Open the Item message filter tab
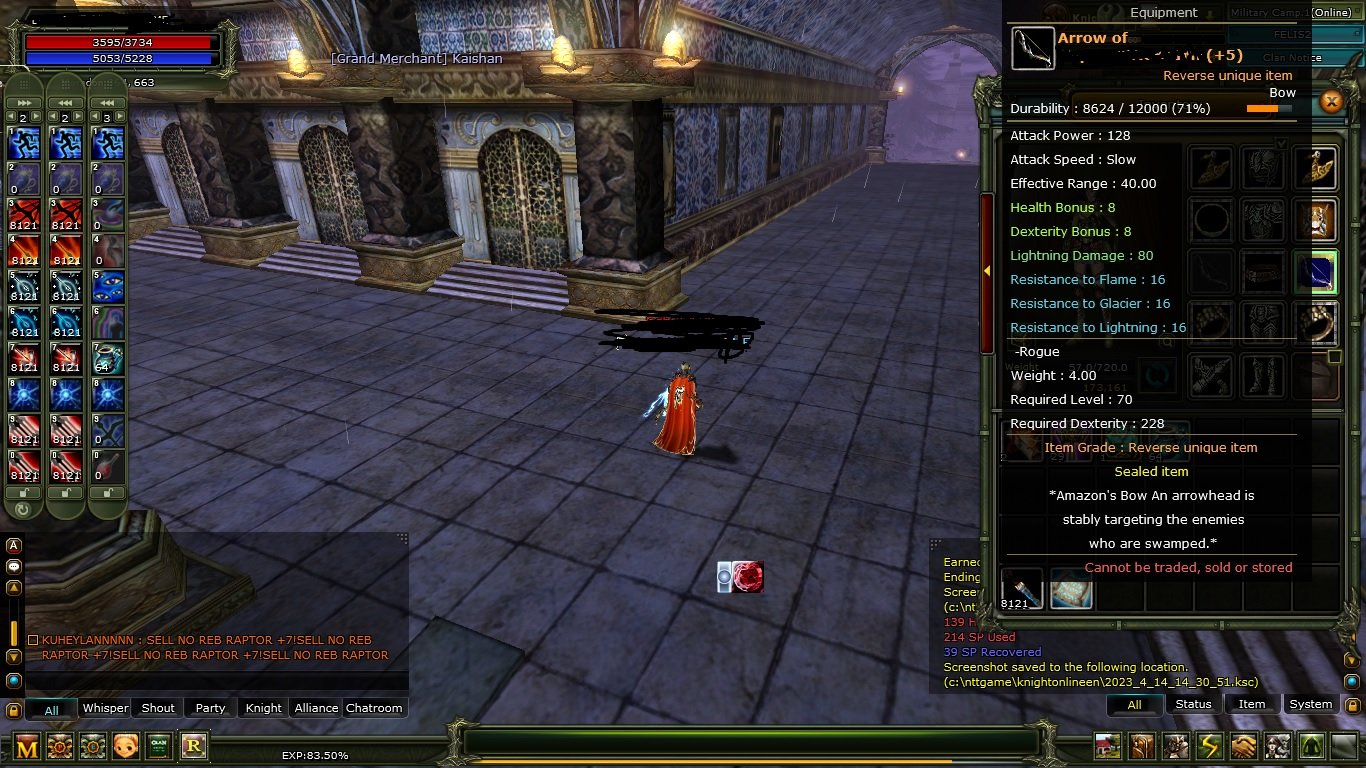The width and height of the screenshot is (1366, 768). [x=1252, y=704]
